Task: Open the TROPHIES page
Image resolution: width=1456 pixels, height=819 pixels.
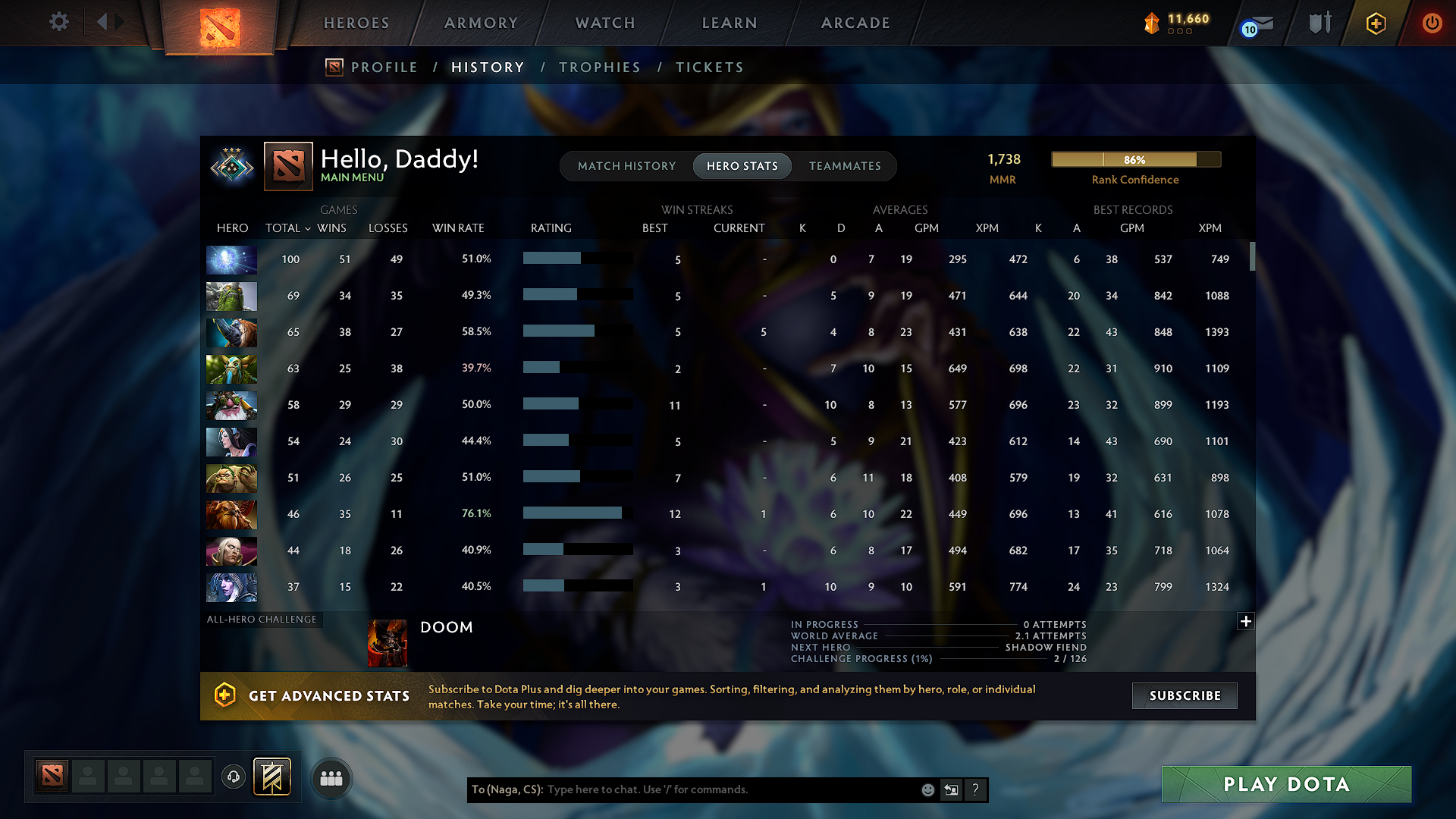Action: (x=600, y=67)
